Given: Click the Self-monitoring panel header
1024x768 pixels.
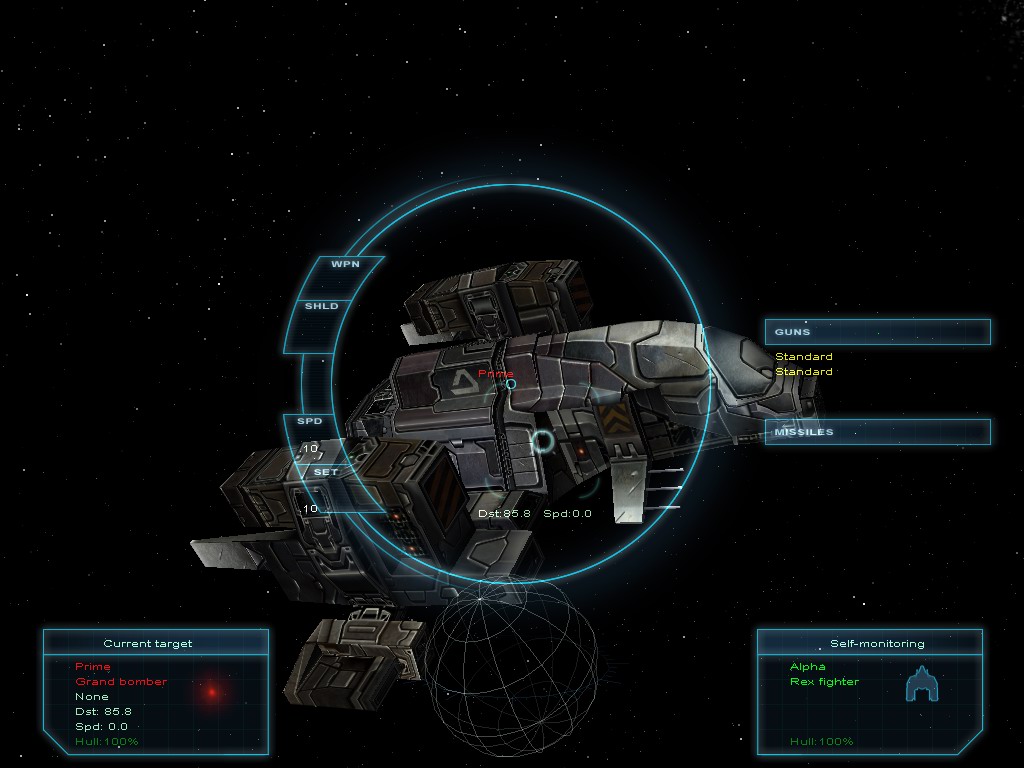Looking at the screenshot, I should (x=868, y=643).
